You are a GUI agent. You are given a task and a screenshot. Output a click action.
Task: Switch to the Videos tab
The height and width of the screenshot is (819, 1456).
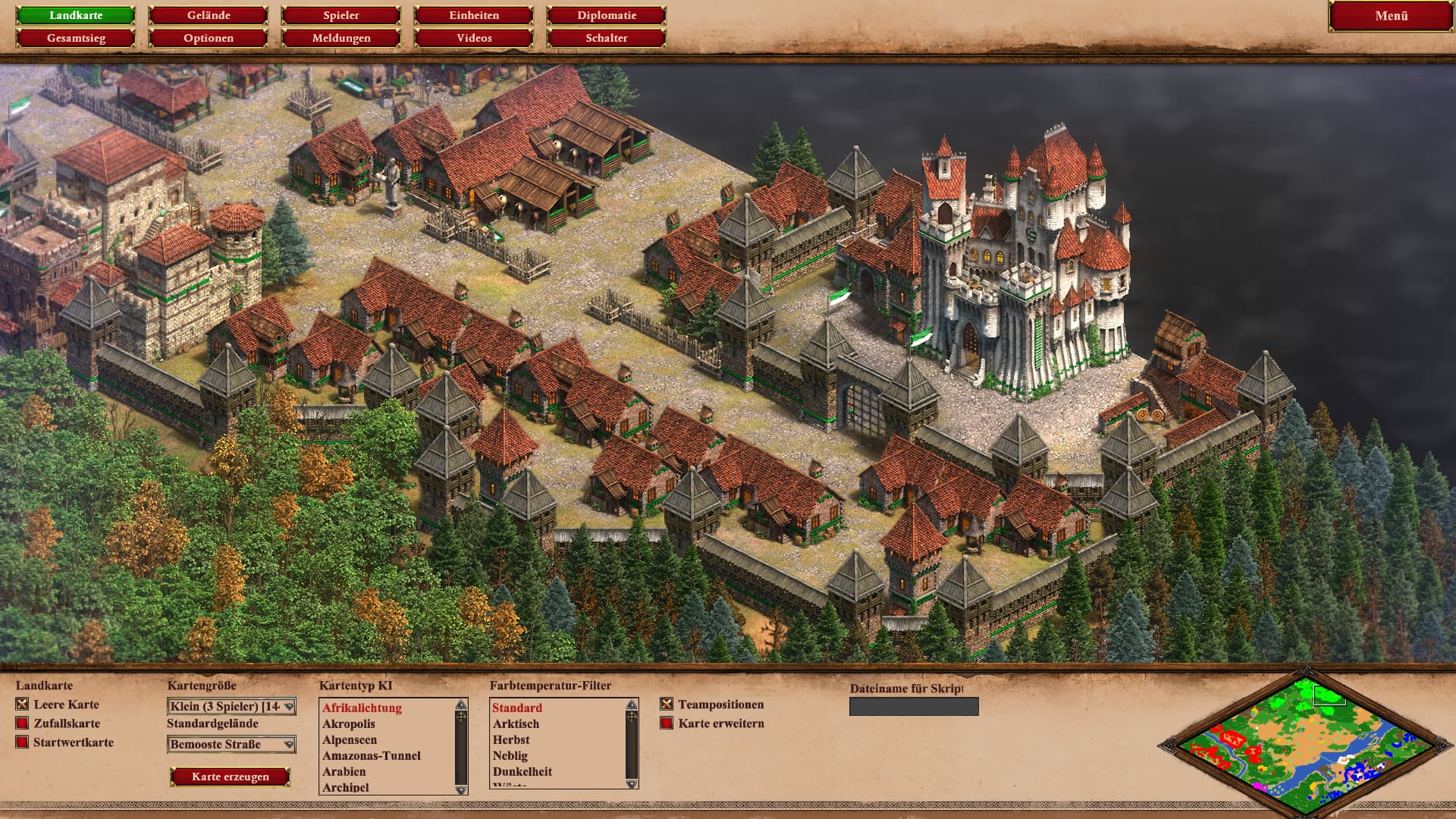coord(474,38)
